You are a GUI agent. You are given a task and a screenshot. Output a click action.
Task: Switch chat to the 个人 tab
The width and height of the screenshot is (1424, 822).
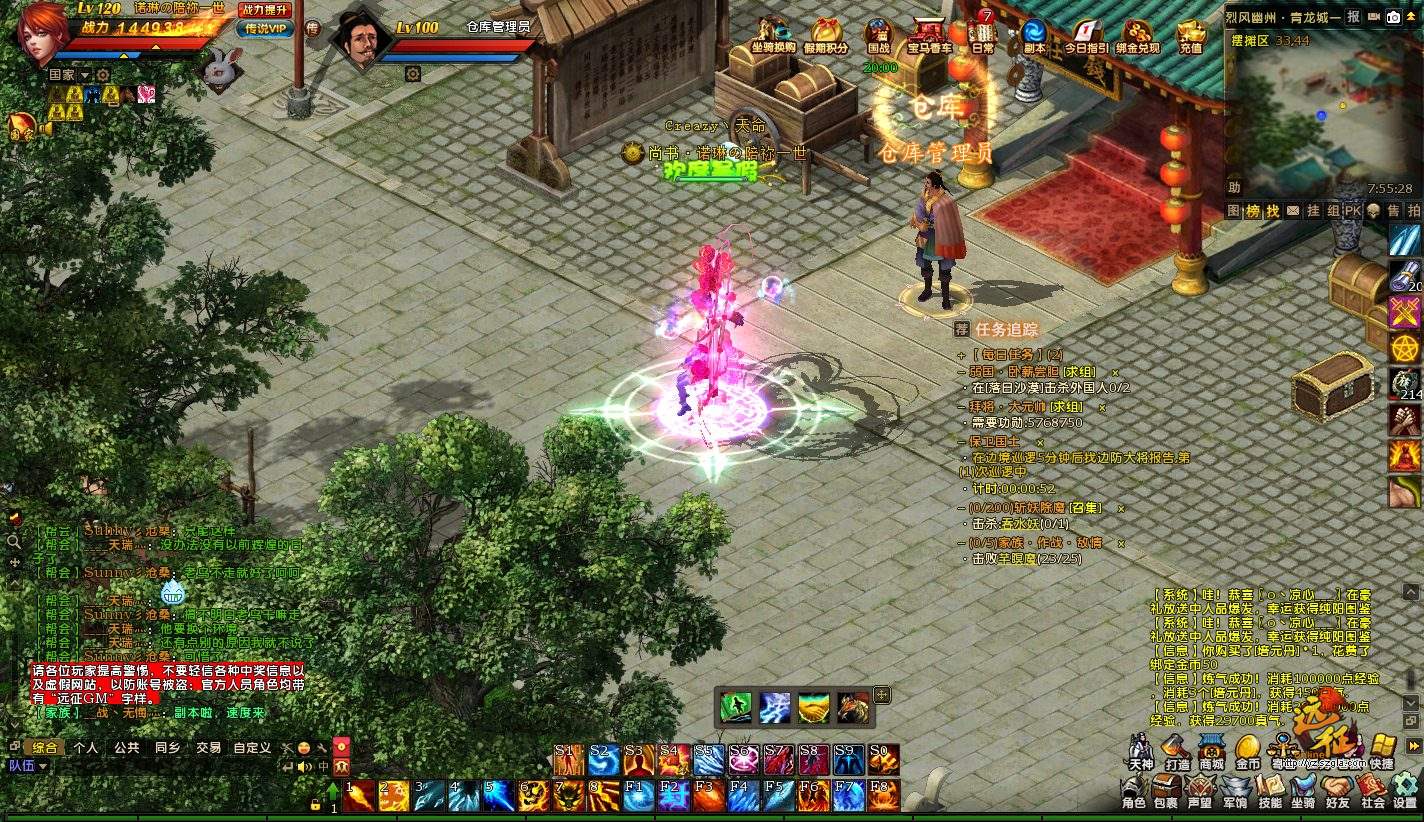pyautogui.click(x=86, y=747)
